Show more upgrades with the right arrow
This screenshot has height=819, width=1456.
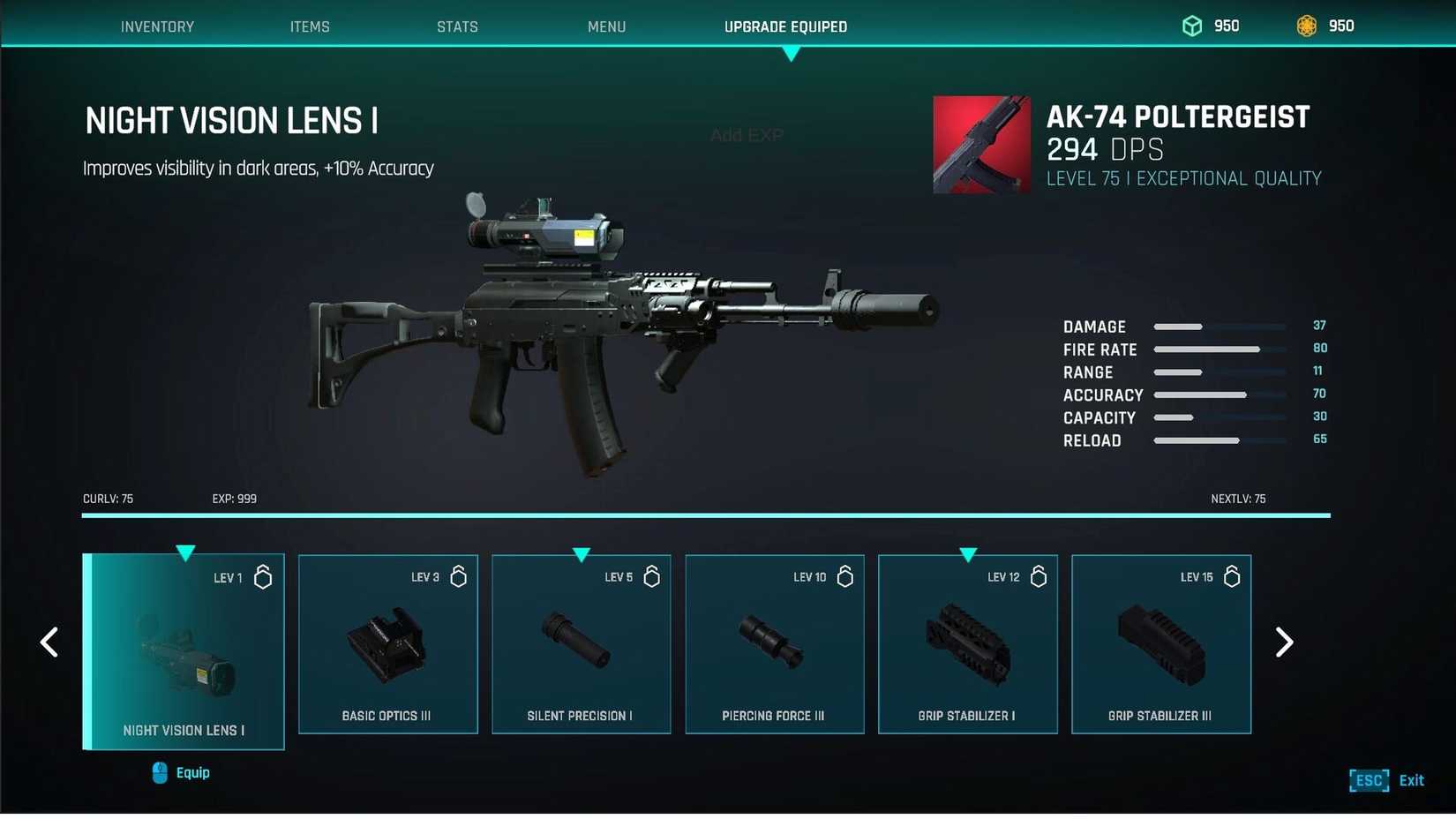(1284, 642)
